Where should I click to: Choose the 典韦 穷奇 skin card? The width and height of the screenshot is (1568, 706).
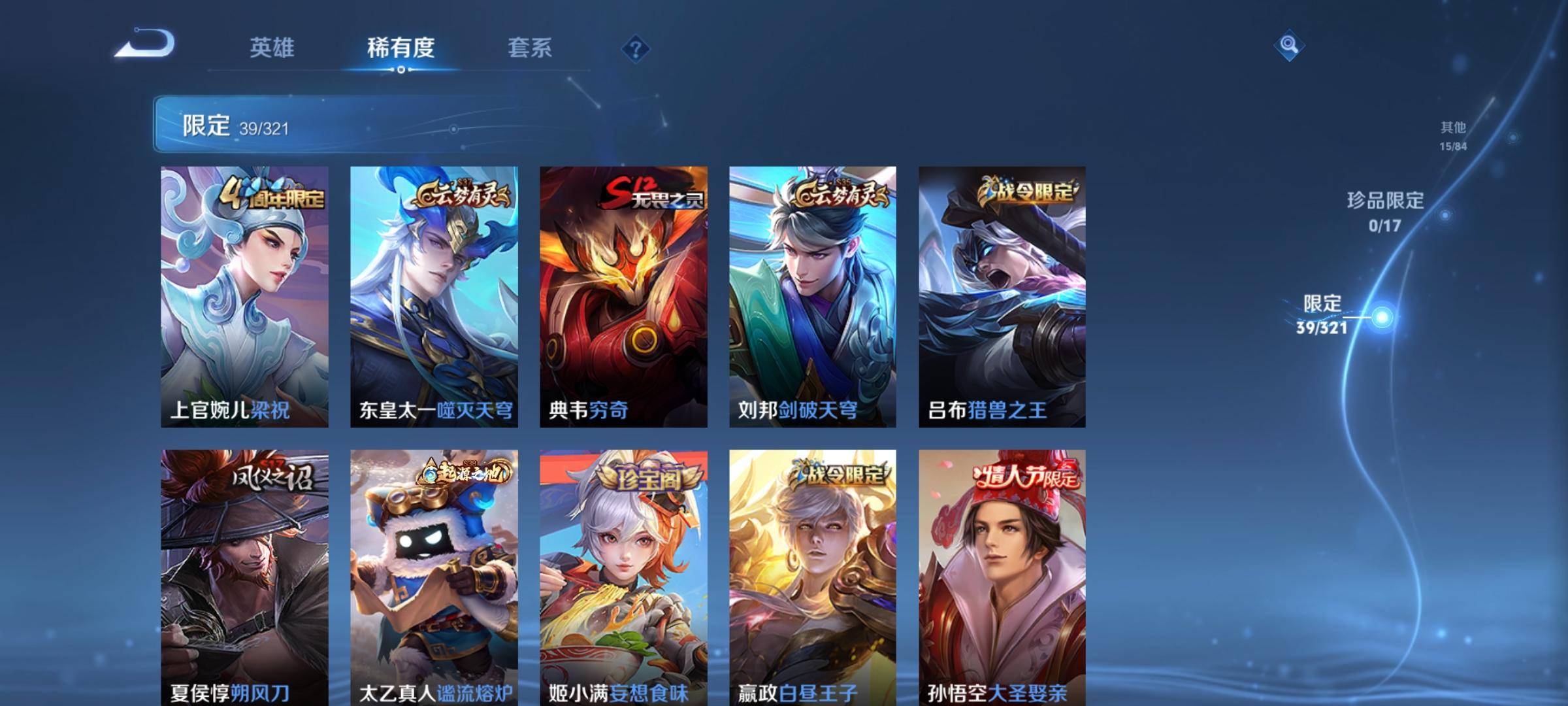pyautogui.click(x=623, y=297)
